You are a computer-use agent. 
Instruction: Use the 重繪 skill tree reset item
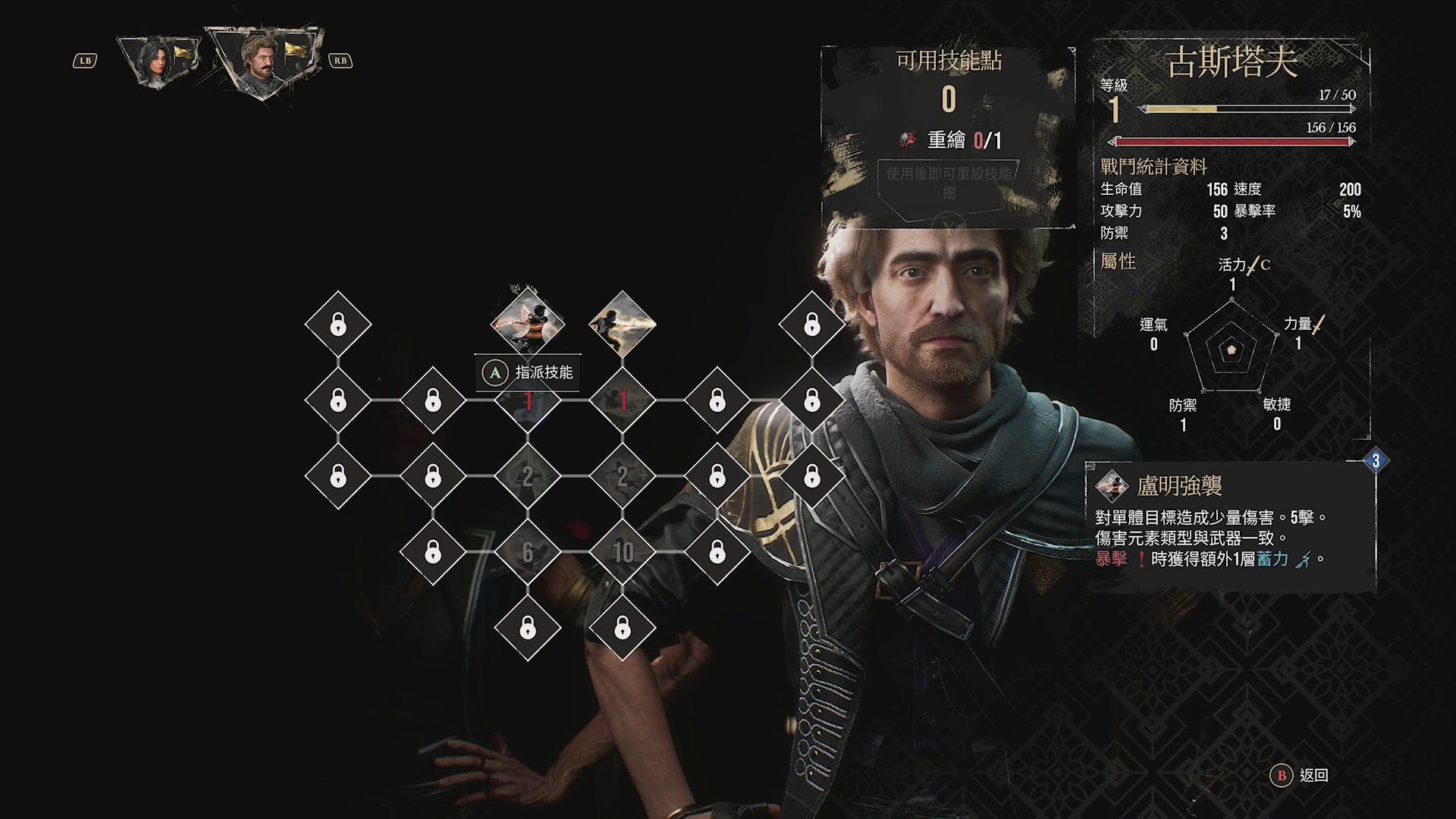tap(949, 140)
